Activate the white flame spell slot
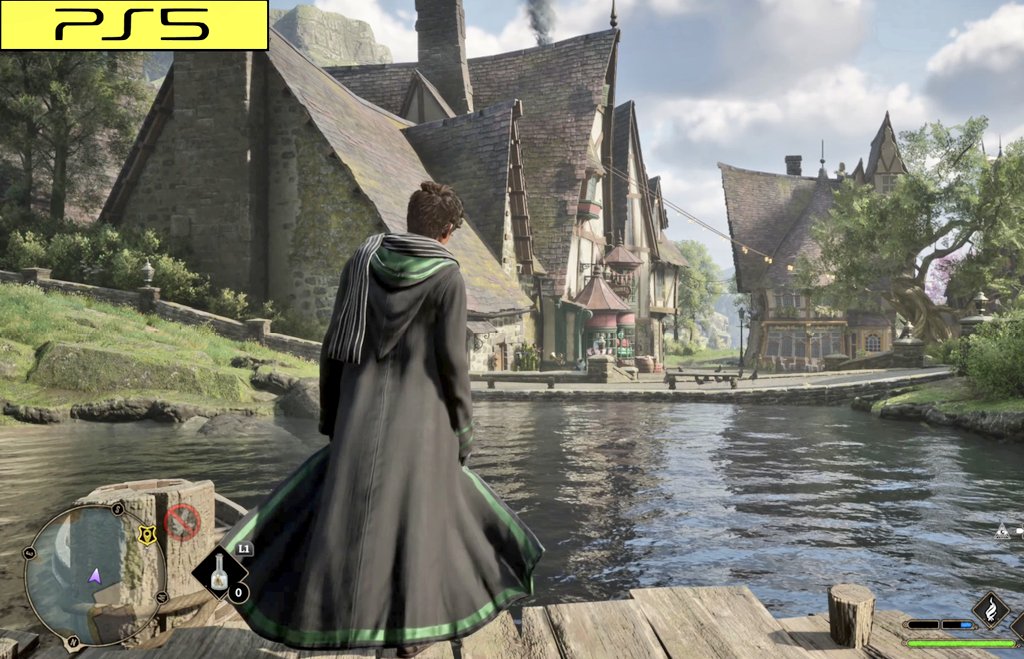1024x659 pixels. point(990,607)
